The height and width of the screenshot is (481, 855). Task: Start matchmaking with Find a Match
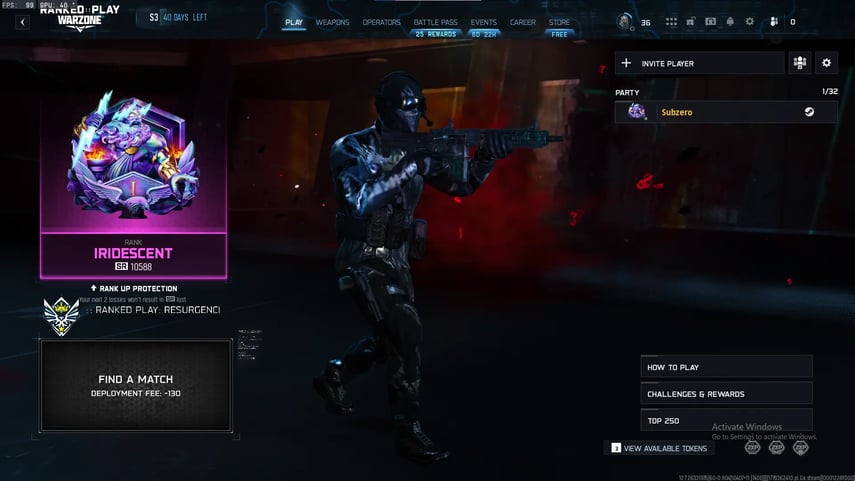tap(135, 385)
